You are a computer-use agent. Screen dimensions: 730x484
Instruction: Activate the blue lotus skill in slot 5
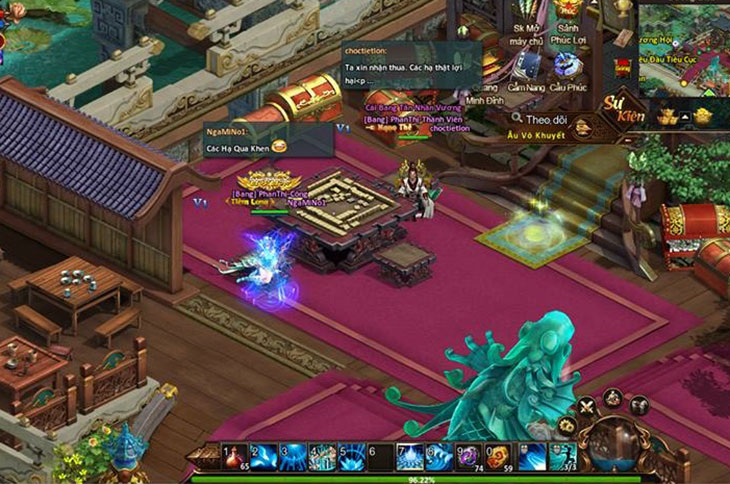pos(351,456)
